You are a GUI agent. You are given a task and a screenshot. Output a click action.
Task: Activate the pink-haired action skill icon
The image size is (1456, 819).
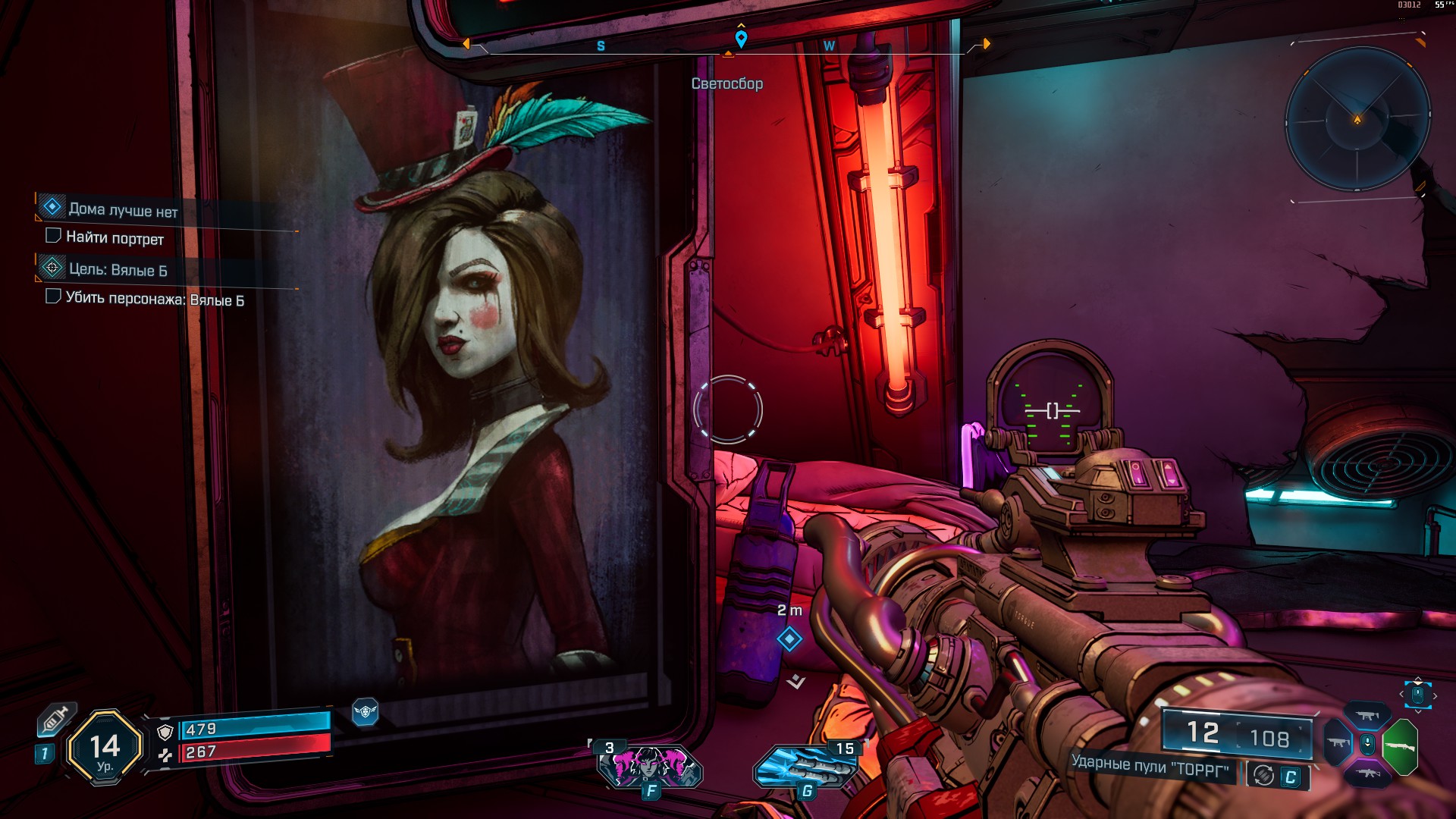coord(650,766)
